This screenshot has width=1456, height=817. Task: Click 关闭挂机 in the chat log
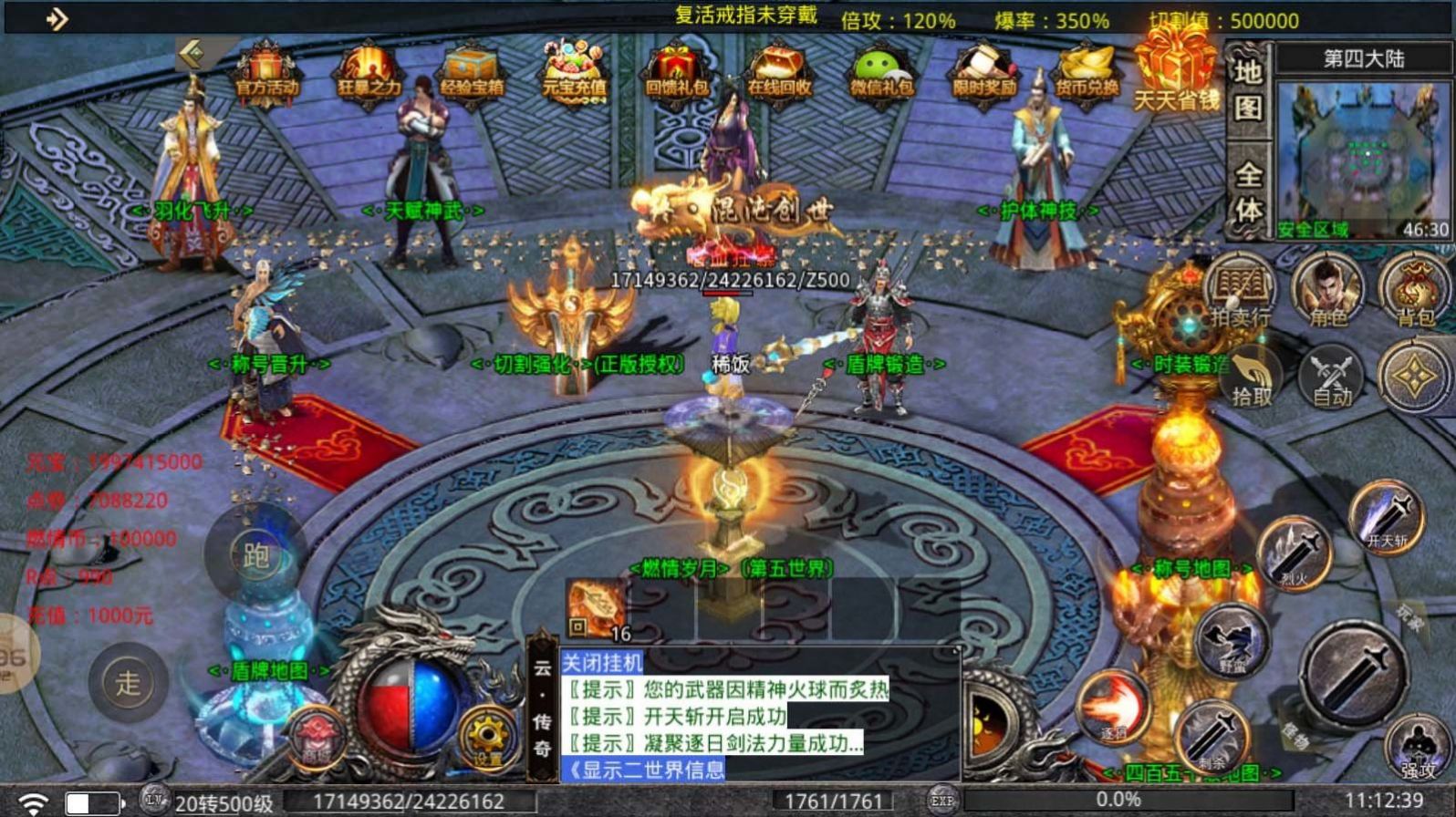pyautogui.click(x=602, y=663)
